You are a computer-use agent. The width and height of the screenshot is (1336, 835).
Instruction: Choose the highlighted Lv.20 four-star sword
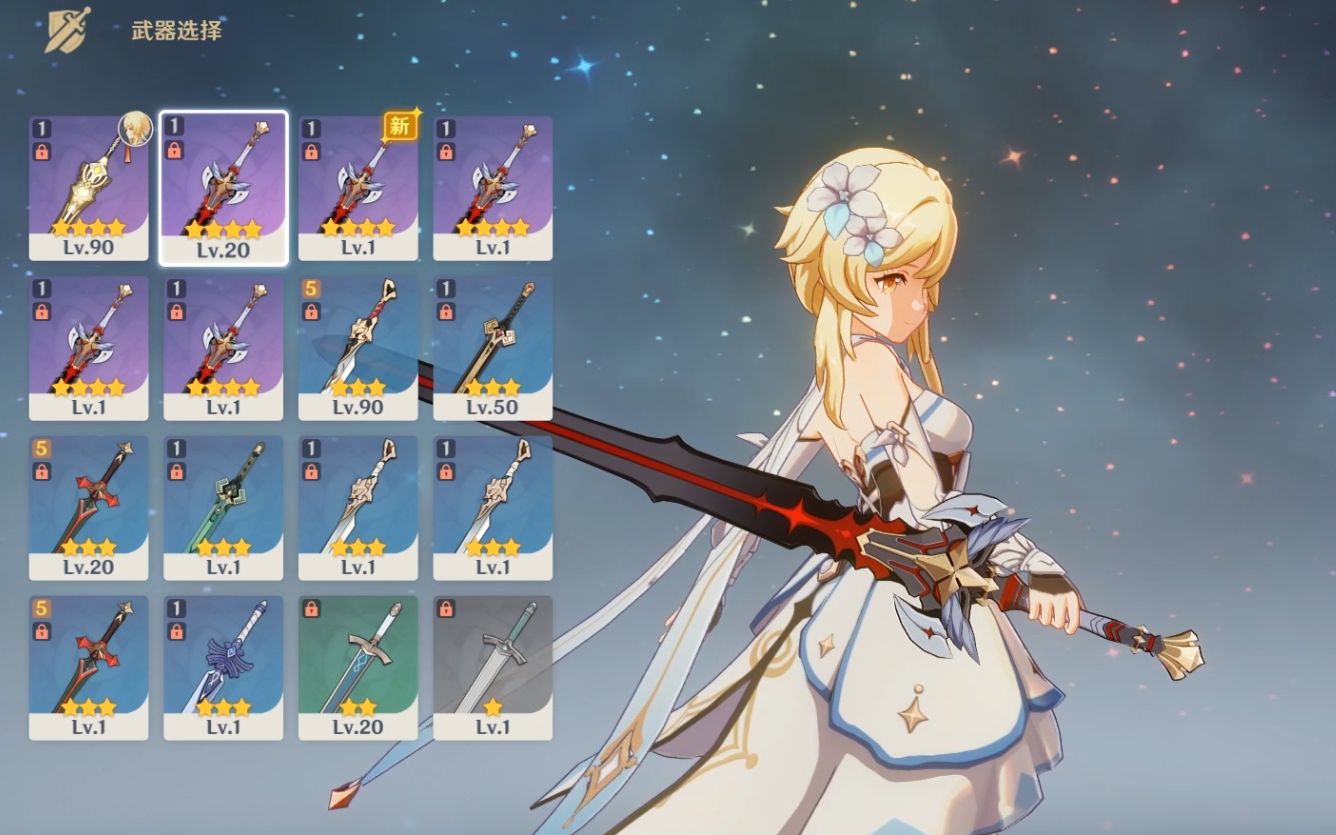click(x=223, y=187)
